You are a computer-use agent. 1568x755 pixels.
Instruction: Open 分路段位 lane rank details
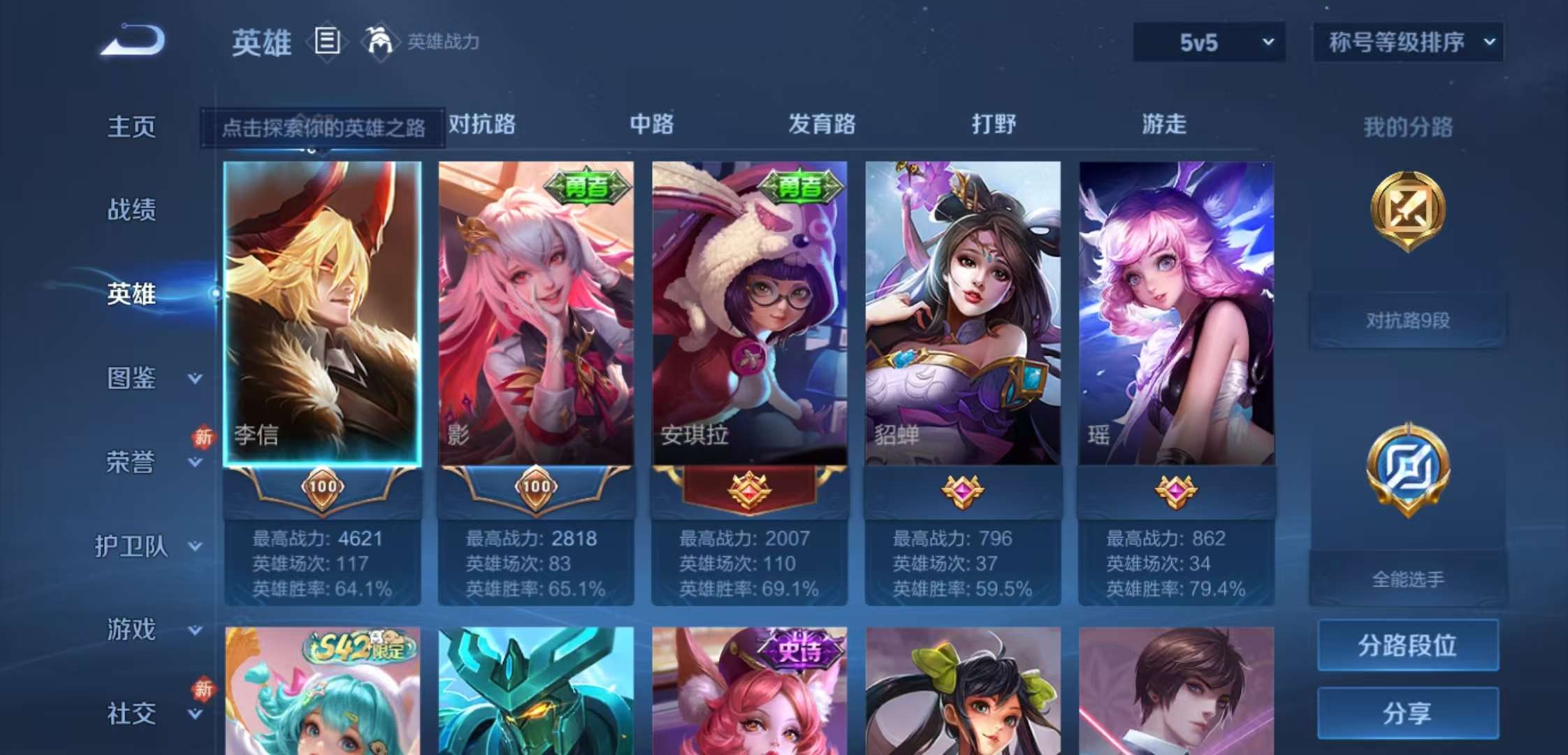1407,647
